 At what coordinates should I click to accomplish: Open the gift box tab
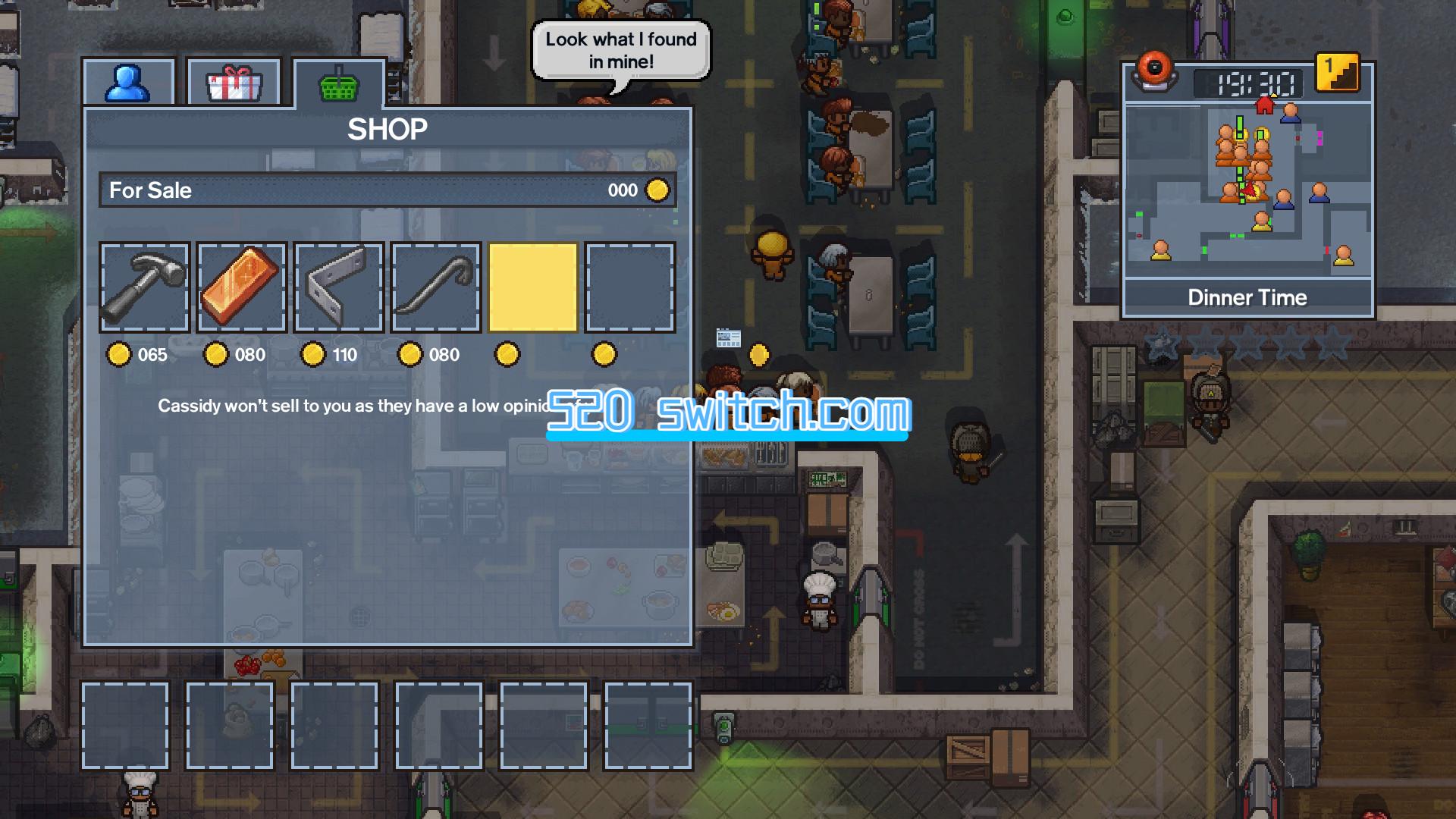tap(232, 83)
